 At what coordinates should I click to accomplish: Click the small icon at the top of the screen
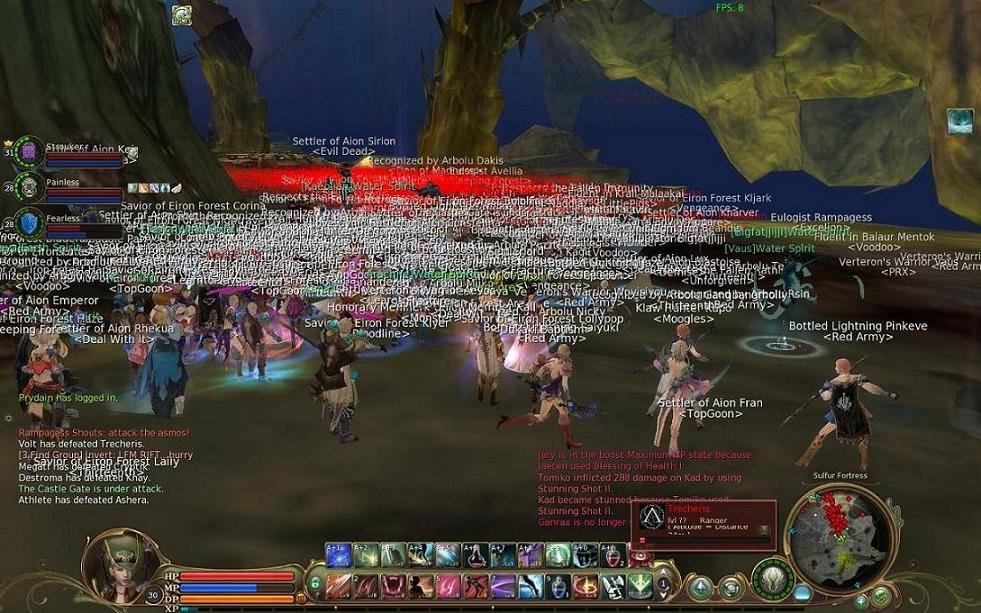[x=181, y=14]
